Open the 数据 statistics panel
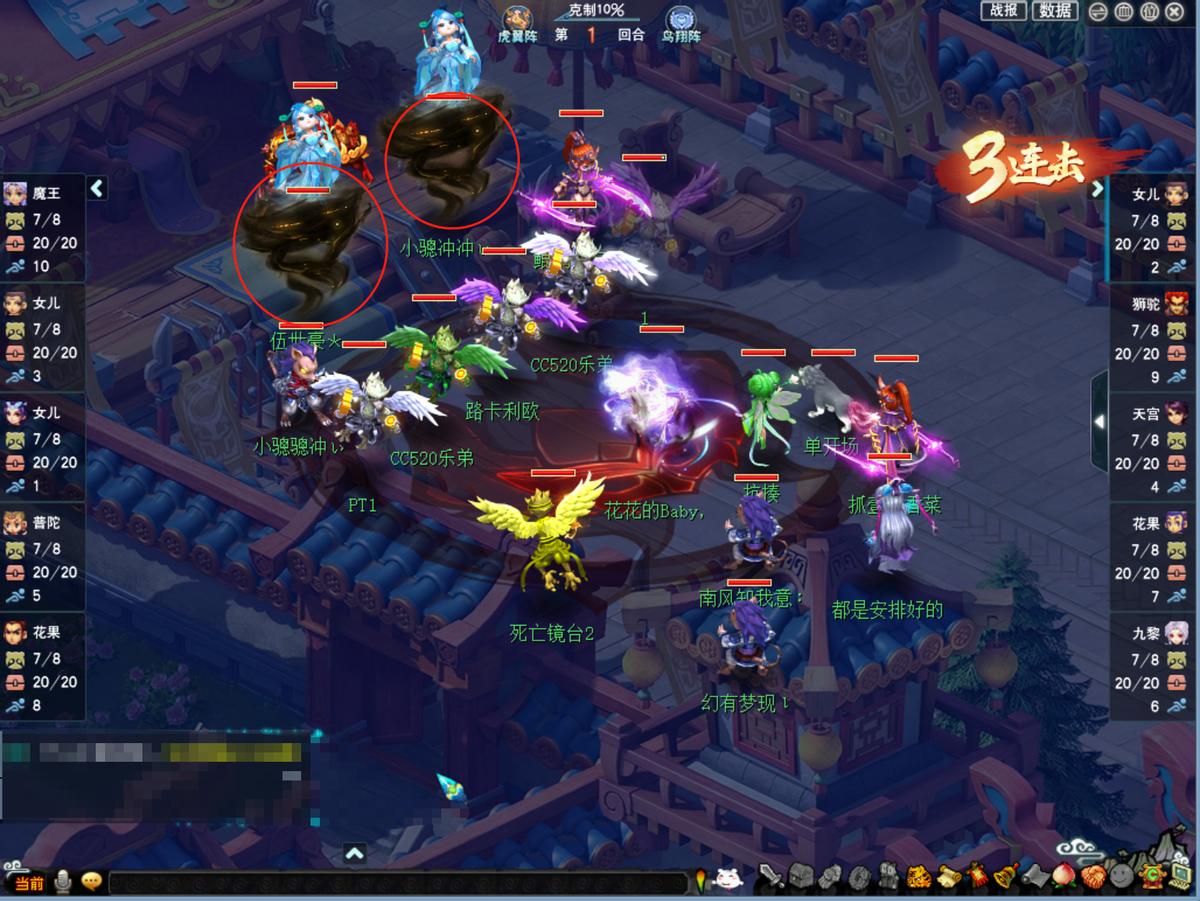This screenshot has height=901, width=1200. tap(1055, 11)
